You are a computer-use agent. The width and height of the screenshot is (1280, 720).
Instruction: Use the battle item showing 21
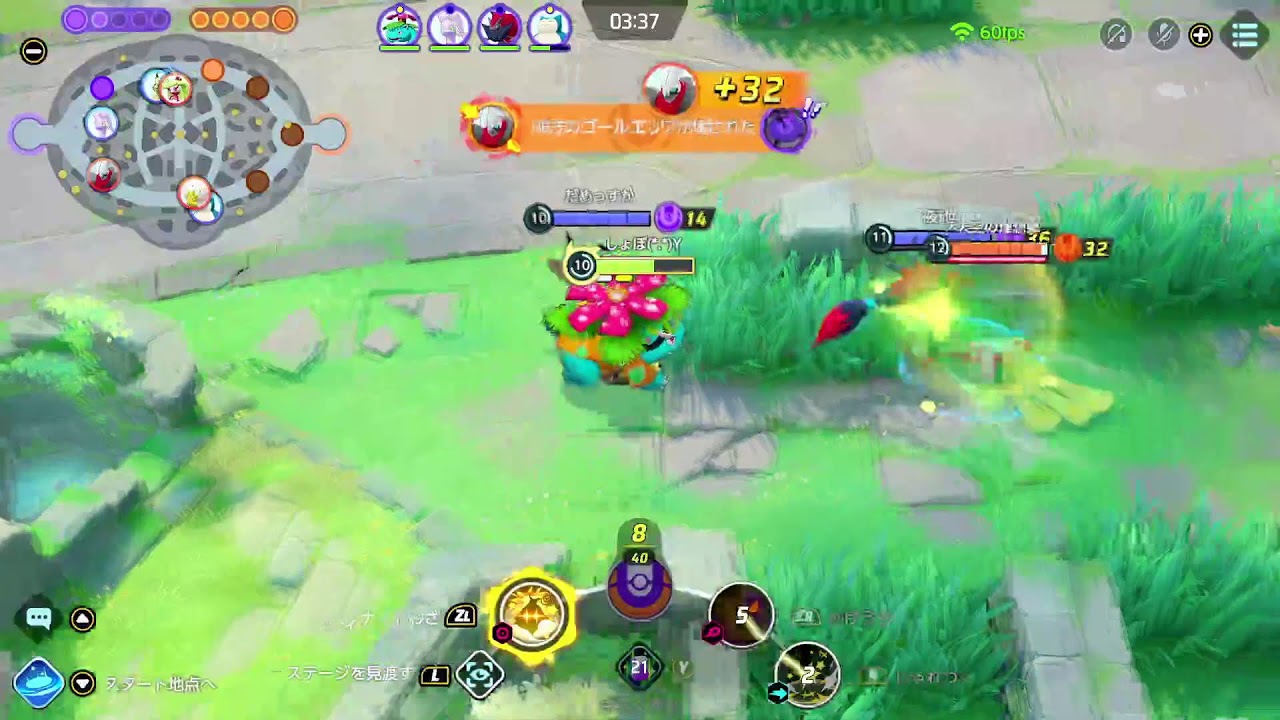click(x=640, y=668)
